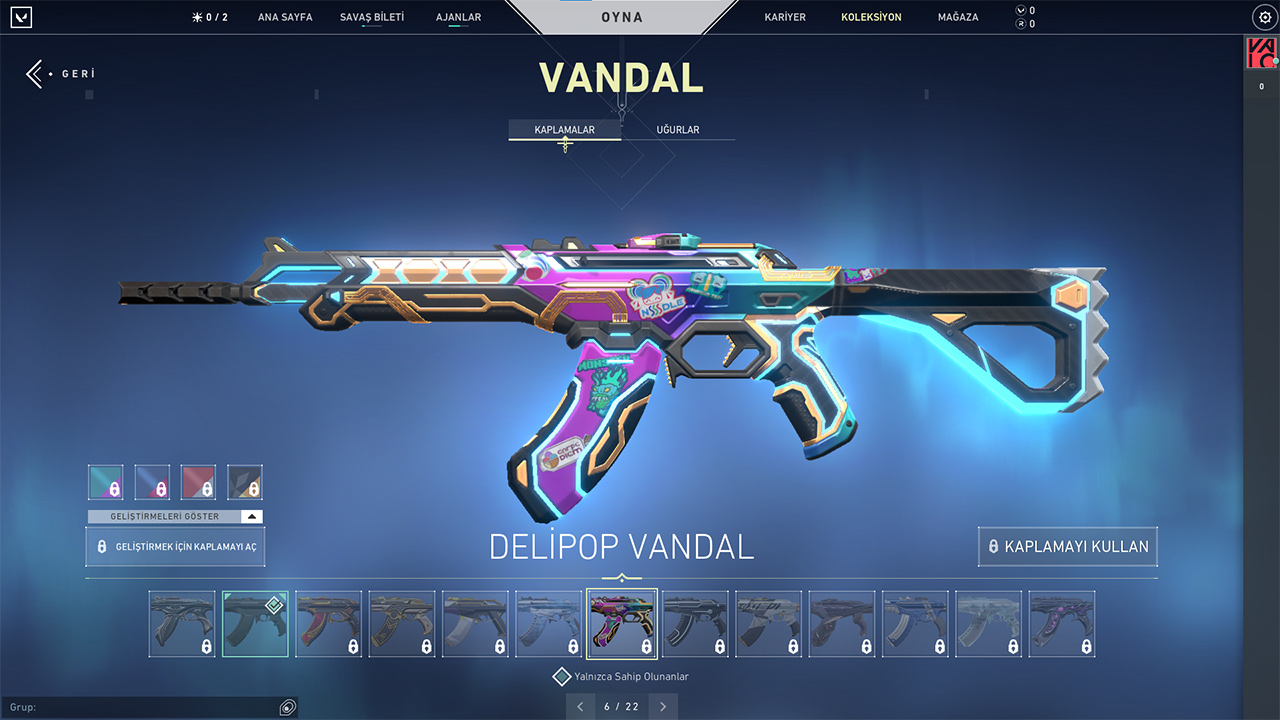Image resolution: width=1280 pixels, height=720 pixels.
Task: Open settings via the gear icon
Action: coord(1263,17)
